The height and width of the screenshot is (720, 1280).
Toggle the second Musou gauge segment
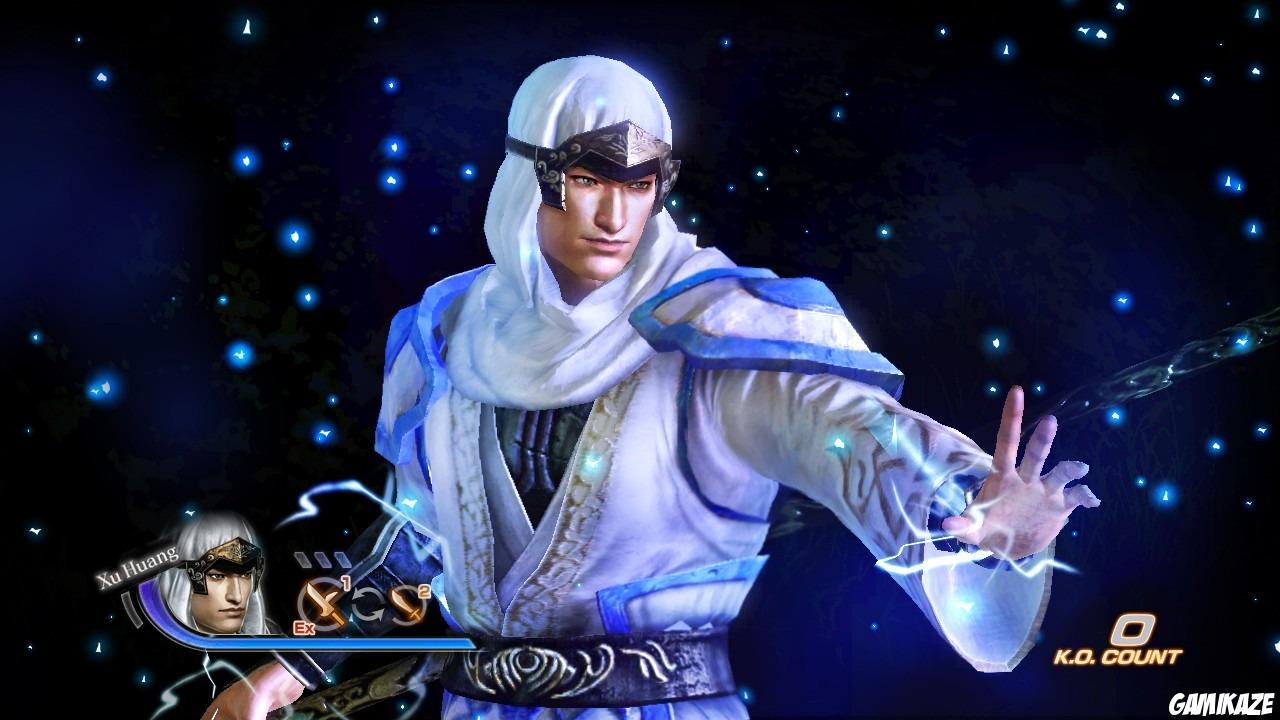(321, 558)
